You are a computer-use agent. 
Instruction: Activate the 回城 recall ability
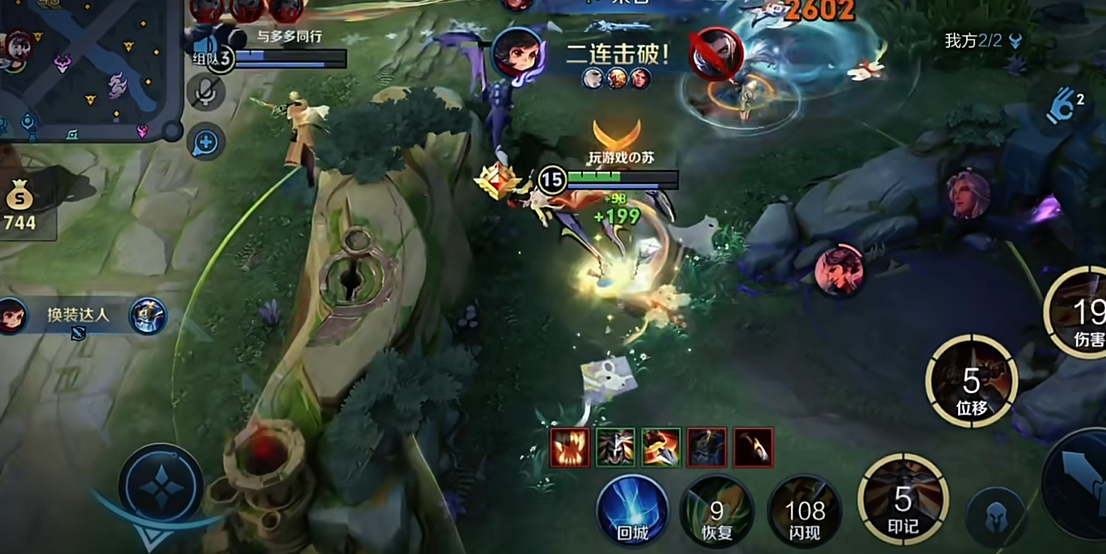pyautogui.click(x=632, y=510)
